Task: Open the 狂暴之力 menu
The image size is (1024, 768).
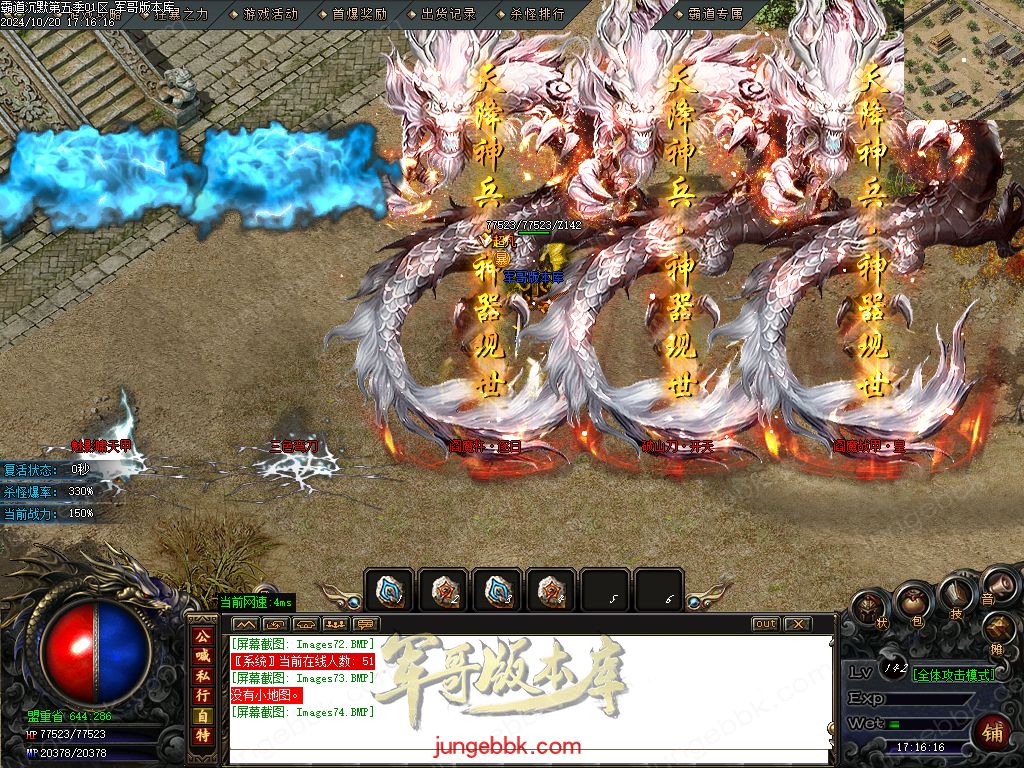Action: 180,14
